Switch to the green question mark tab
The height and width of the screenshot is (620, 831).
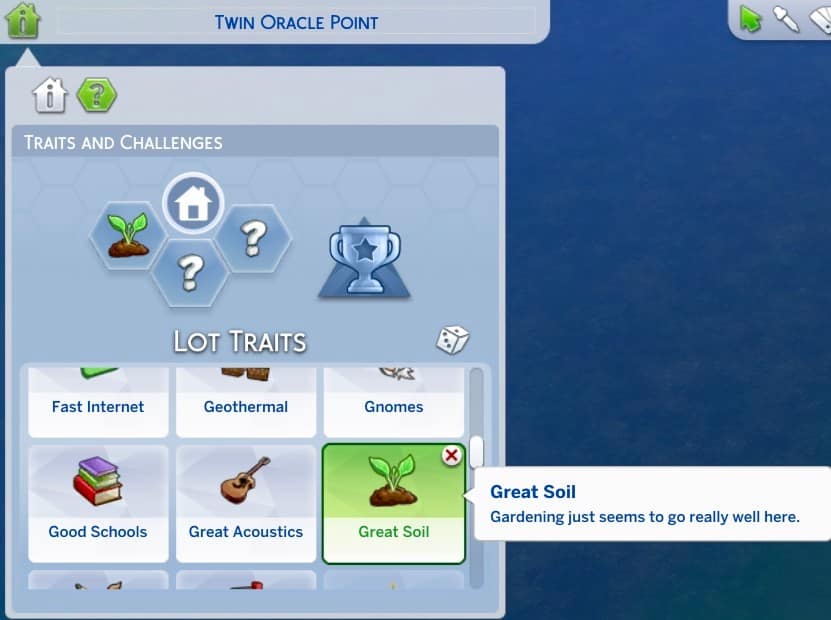point(96,95)
